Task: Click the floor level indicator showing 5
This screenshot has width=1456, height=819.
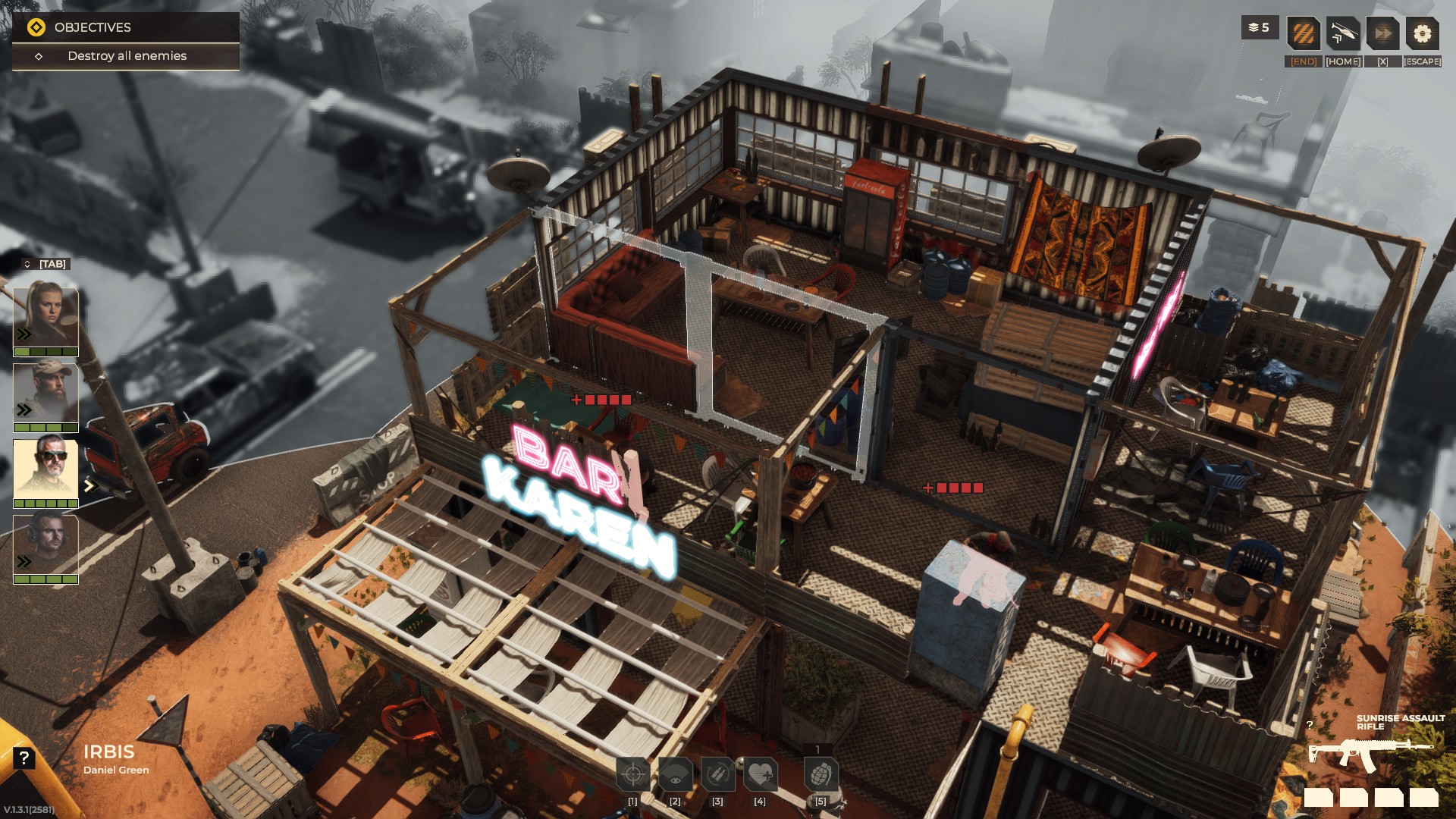Action: (1260, 28)
